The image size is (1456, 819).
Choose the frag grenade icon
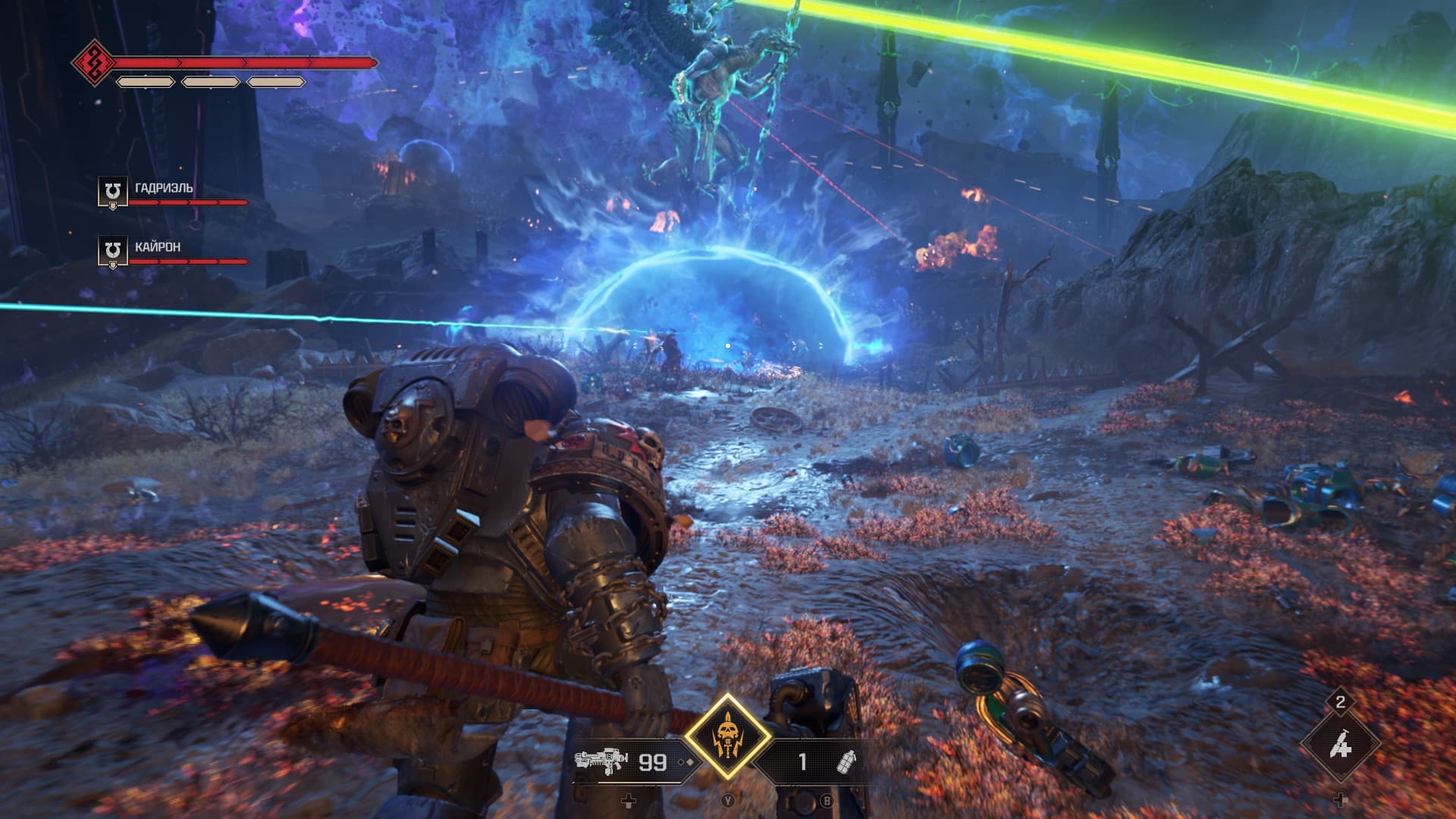(844, 762)
